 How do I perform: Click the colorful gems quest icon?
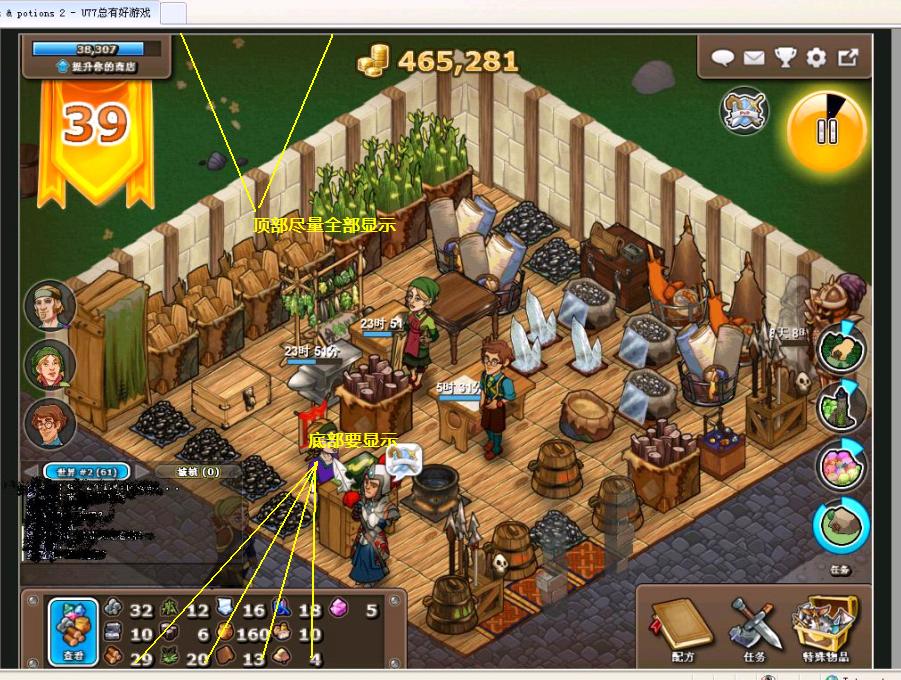point(840,466)
